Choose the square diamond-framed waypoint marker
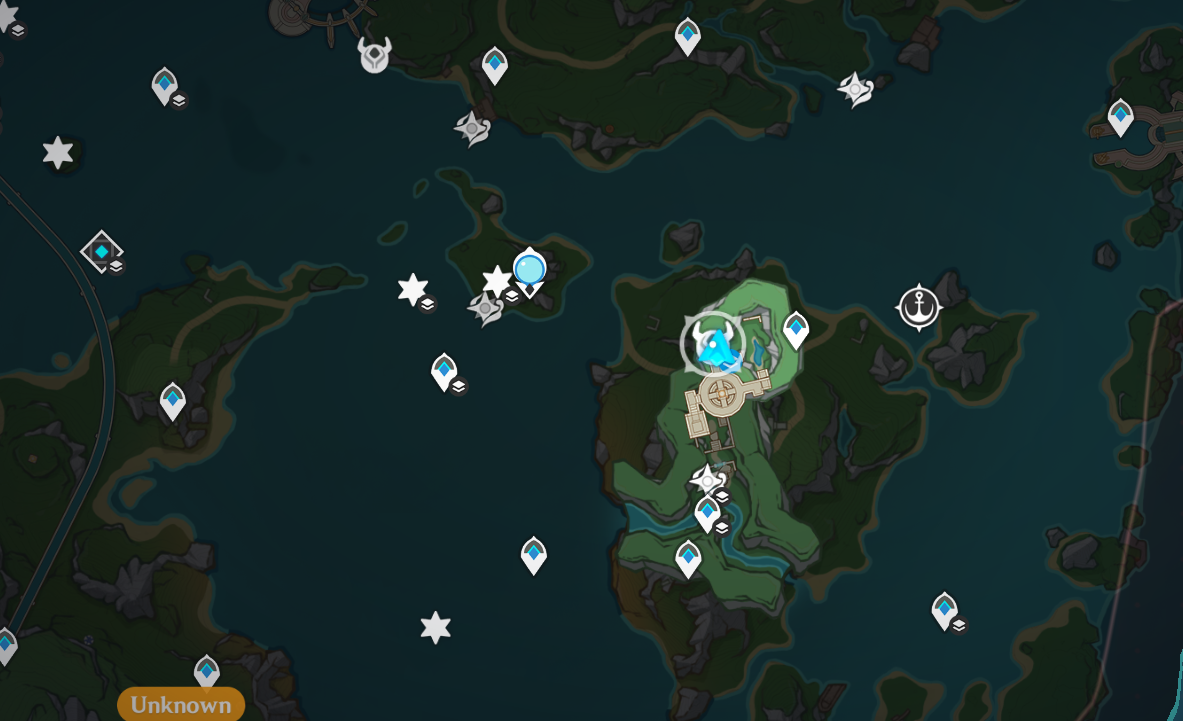The height and width of the screenshot is (721, 1183). [101, 251]
